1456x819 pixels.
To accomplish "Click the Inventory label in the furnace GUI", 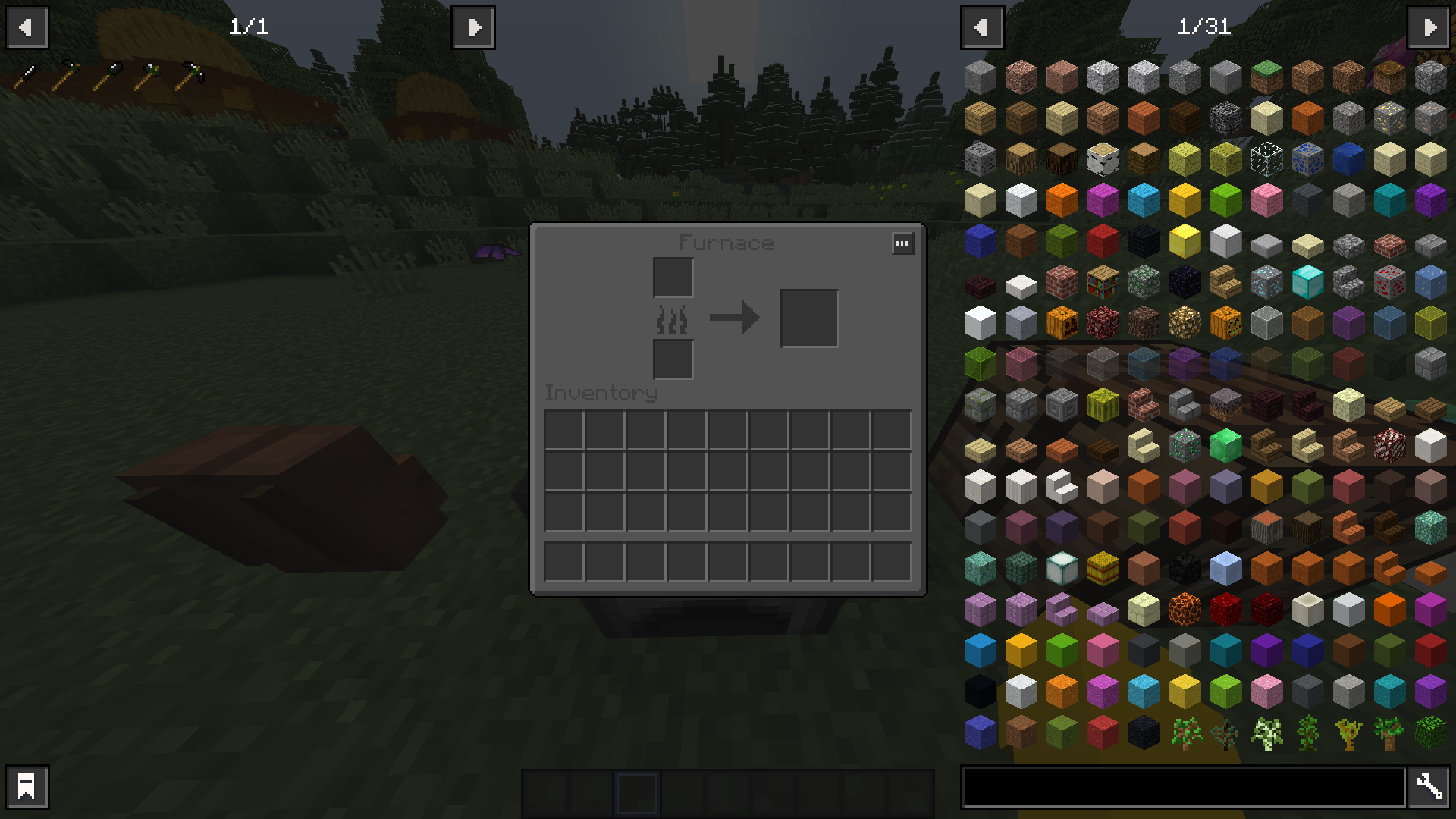I will coord(601,393).
